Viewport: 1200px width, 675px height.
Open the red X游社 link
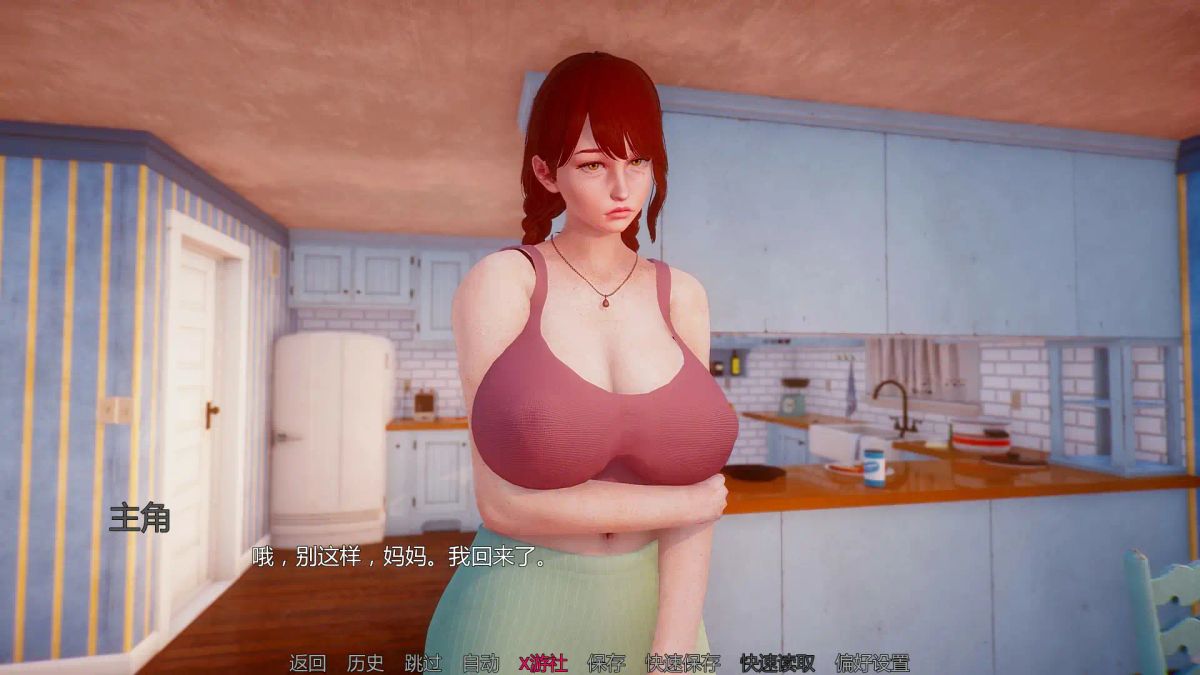tap(543, 662)
